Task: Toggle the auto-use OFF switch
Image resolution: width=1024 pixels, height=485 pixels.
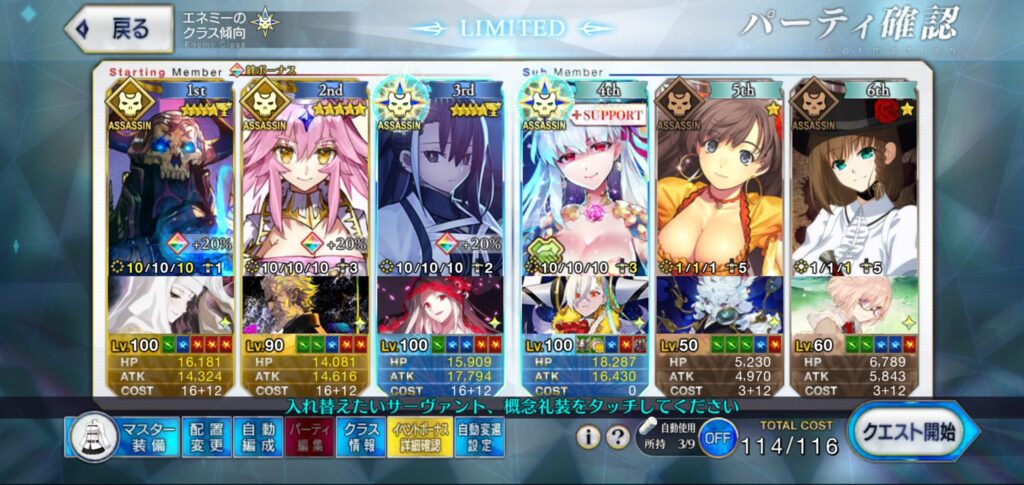Action: click(x=716, y=438)
